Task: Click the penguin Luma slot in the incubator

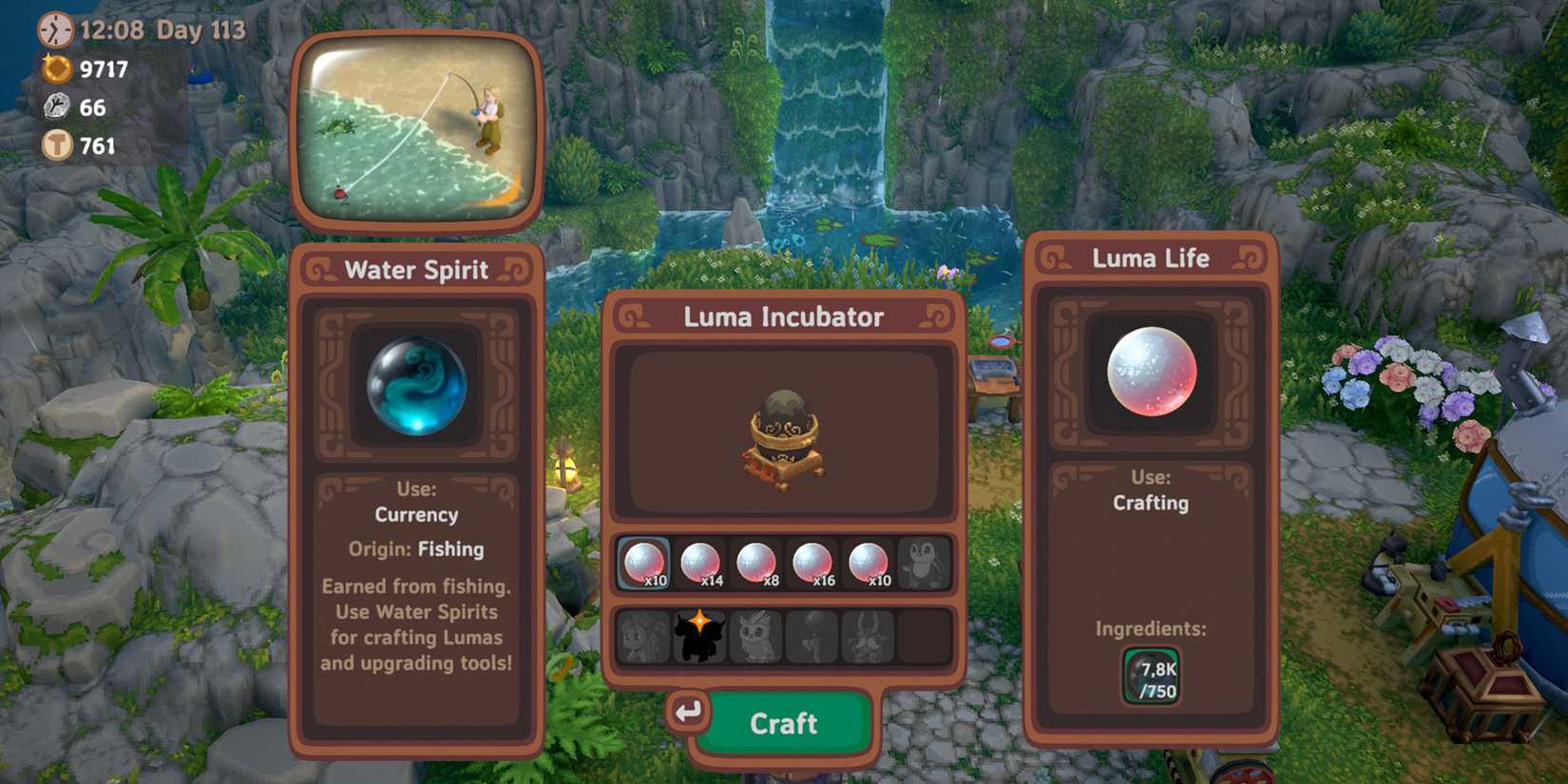Action: [922, 563]
